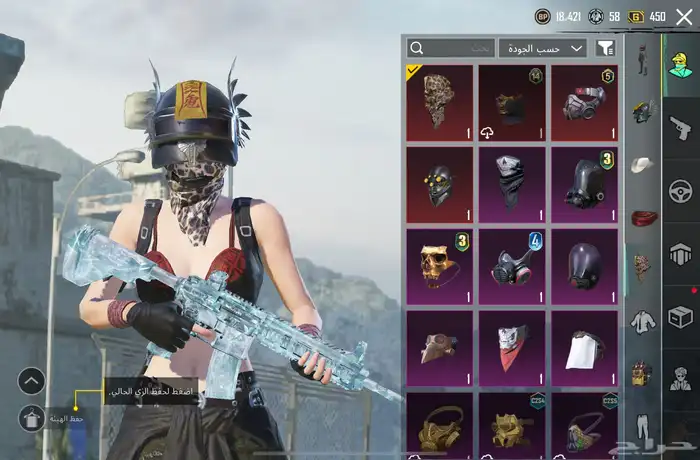Image resolution: width=700 pixels, height=460 pixels.
Task: Select the white cloth face cover
Action: coord(584,348)
